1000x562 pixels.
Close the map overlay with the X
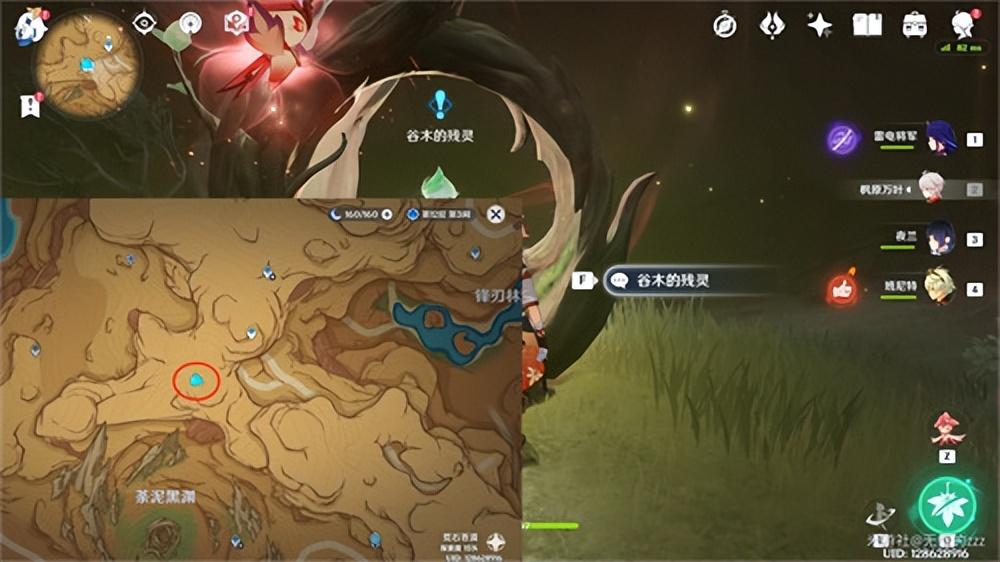[495, 214]
